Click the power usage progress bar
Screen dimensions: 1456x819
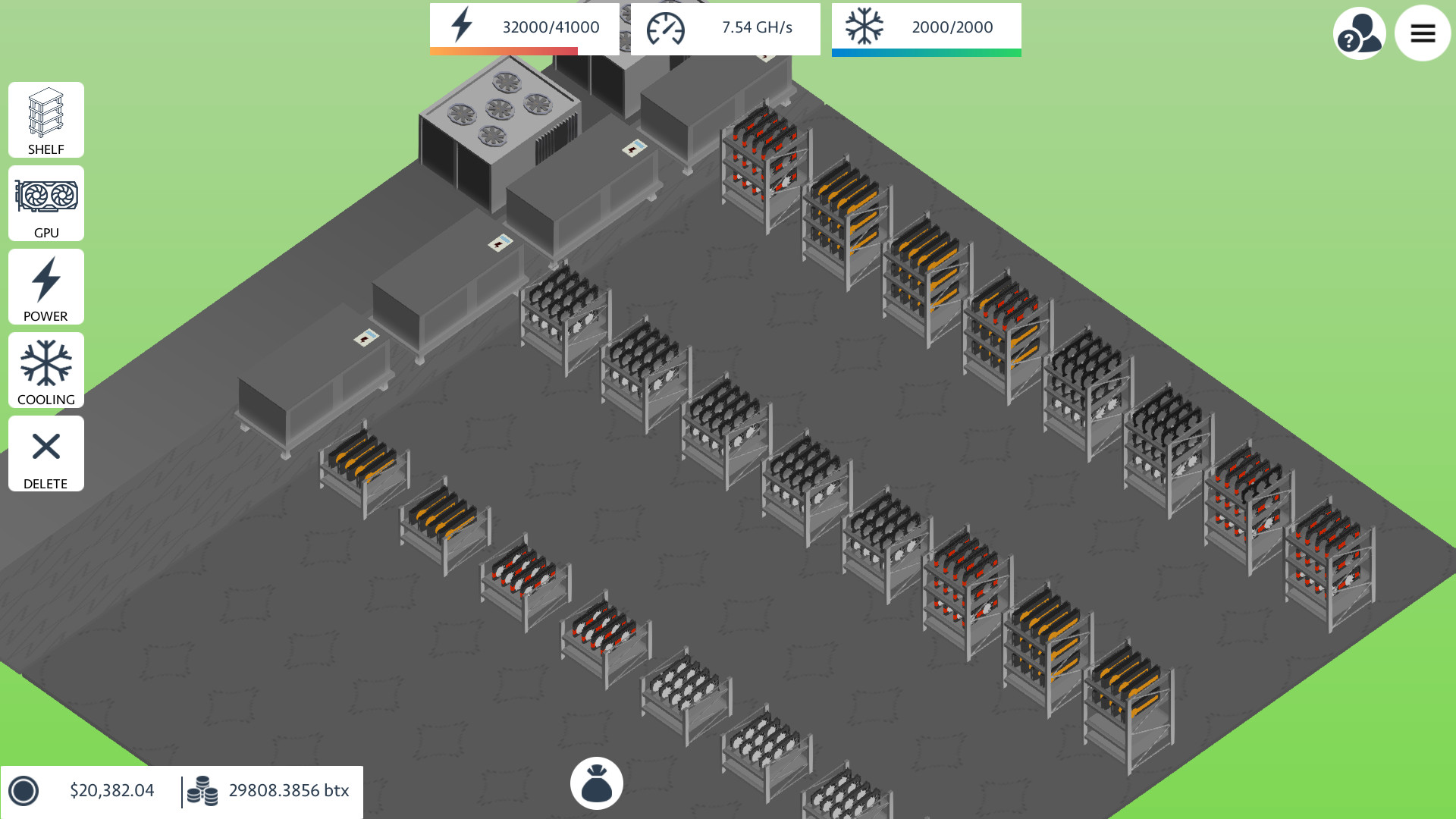[503, 52]
